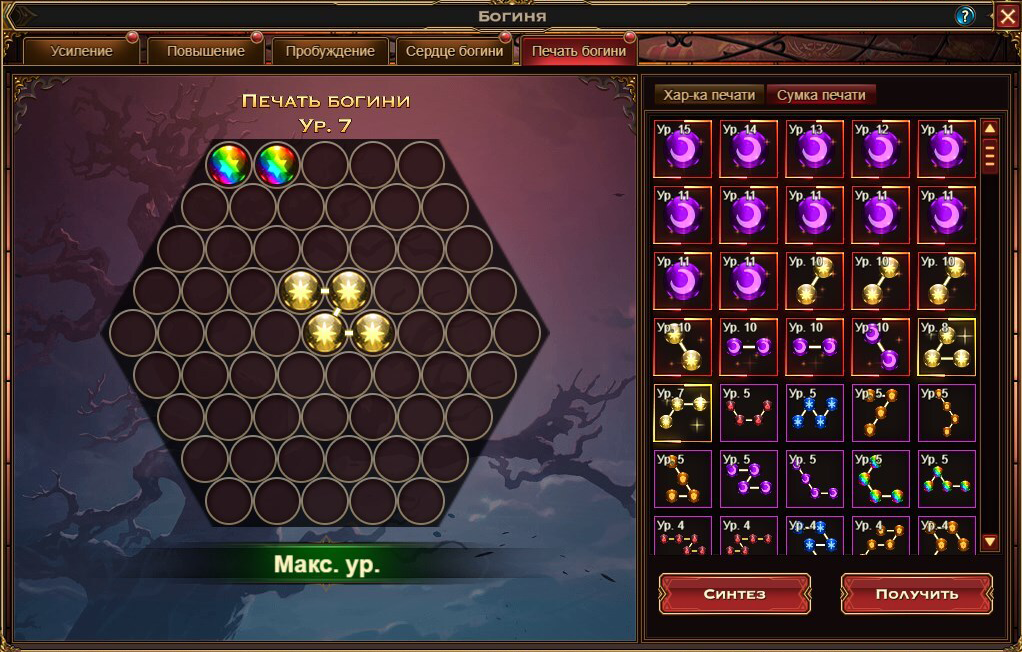Image resolution: width=1022 pixels, height=652 pixels.
Task: Select the Пробуждение tab
Action: click(330, 51)
